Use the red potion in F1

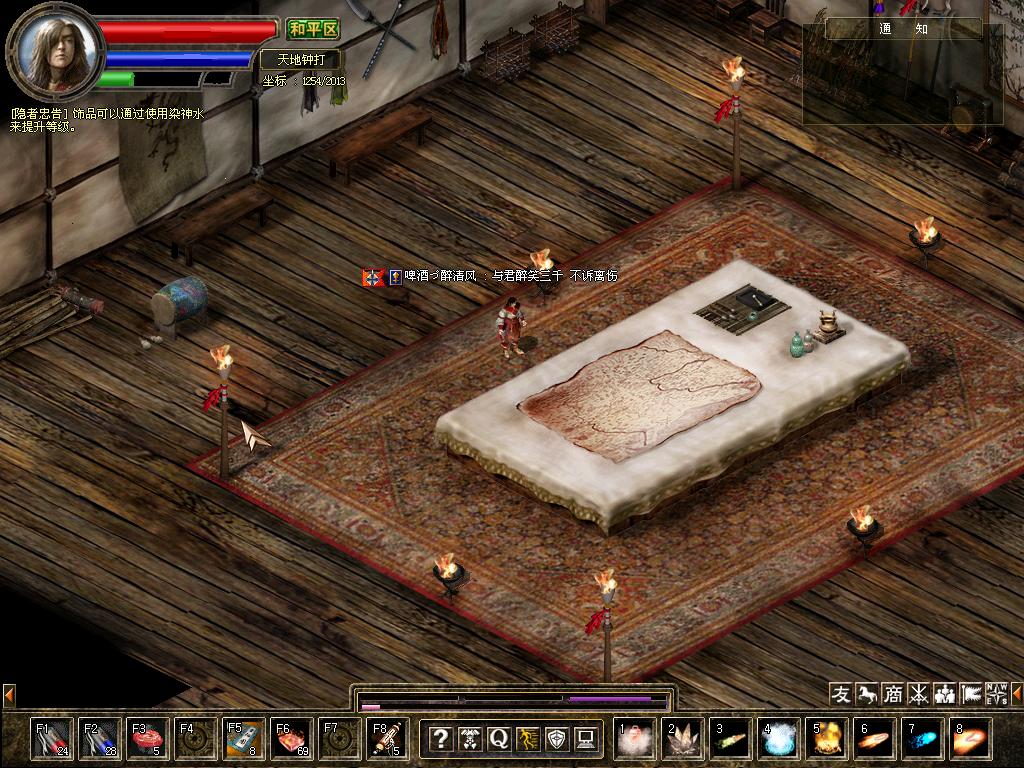click(52, 738)
